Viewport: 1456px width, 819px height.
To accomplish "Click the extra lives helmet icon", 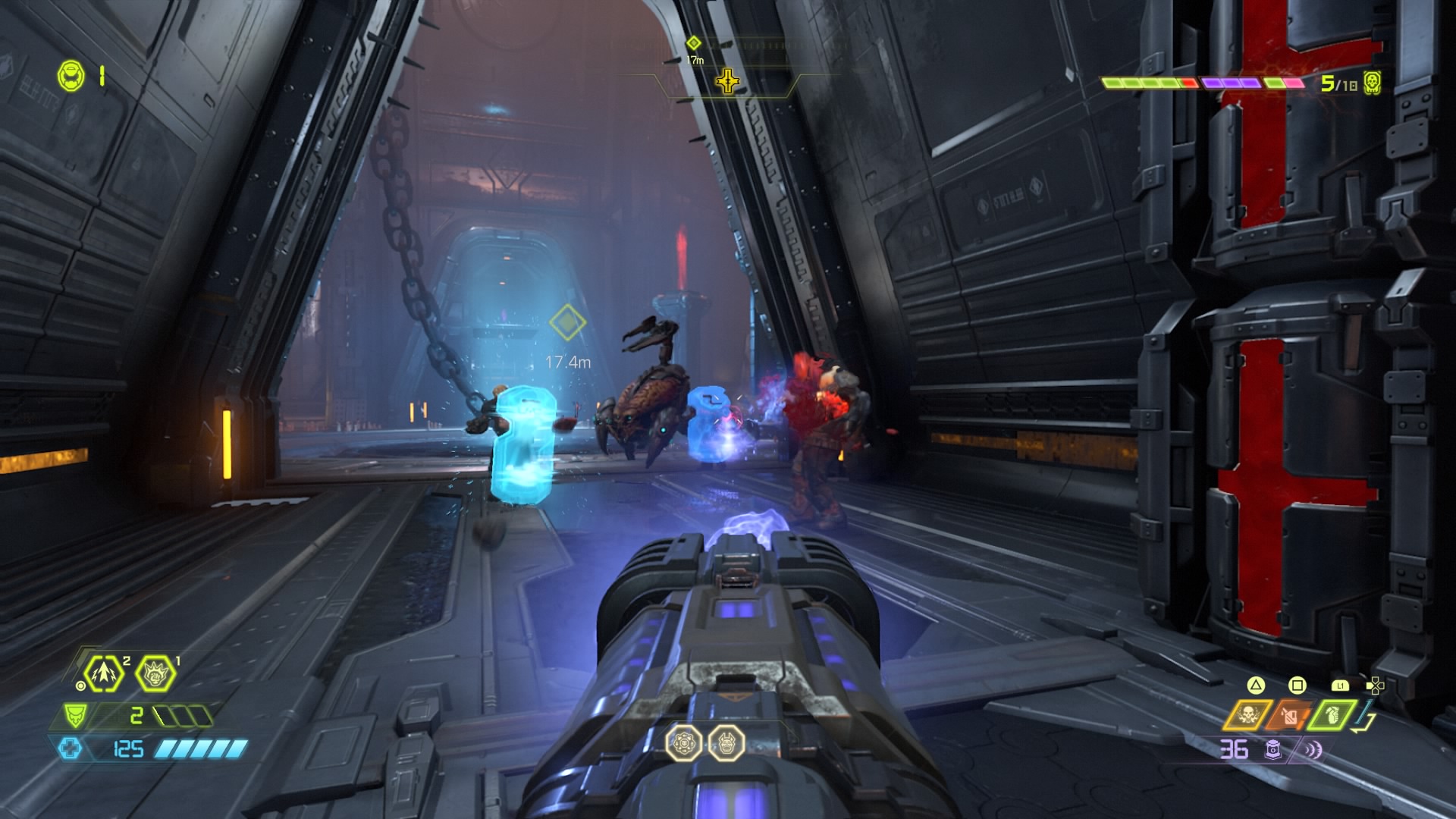I will pyautogui.click(x=71, y=76).
